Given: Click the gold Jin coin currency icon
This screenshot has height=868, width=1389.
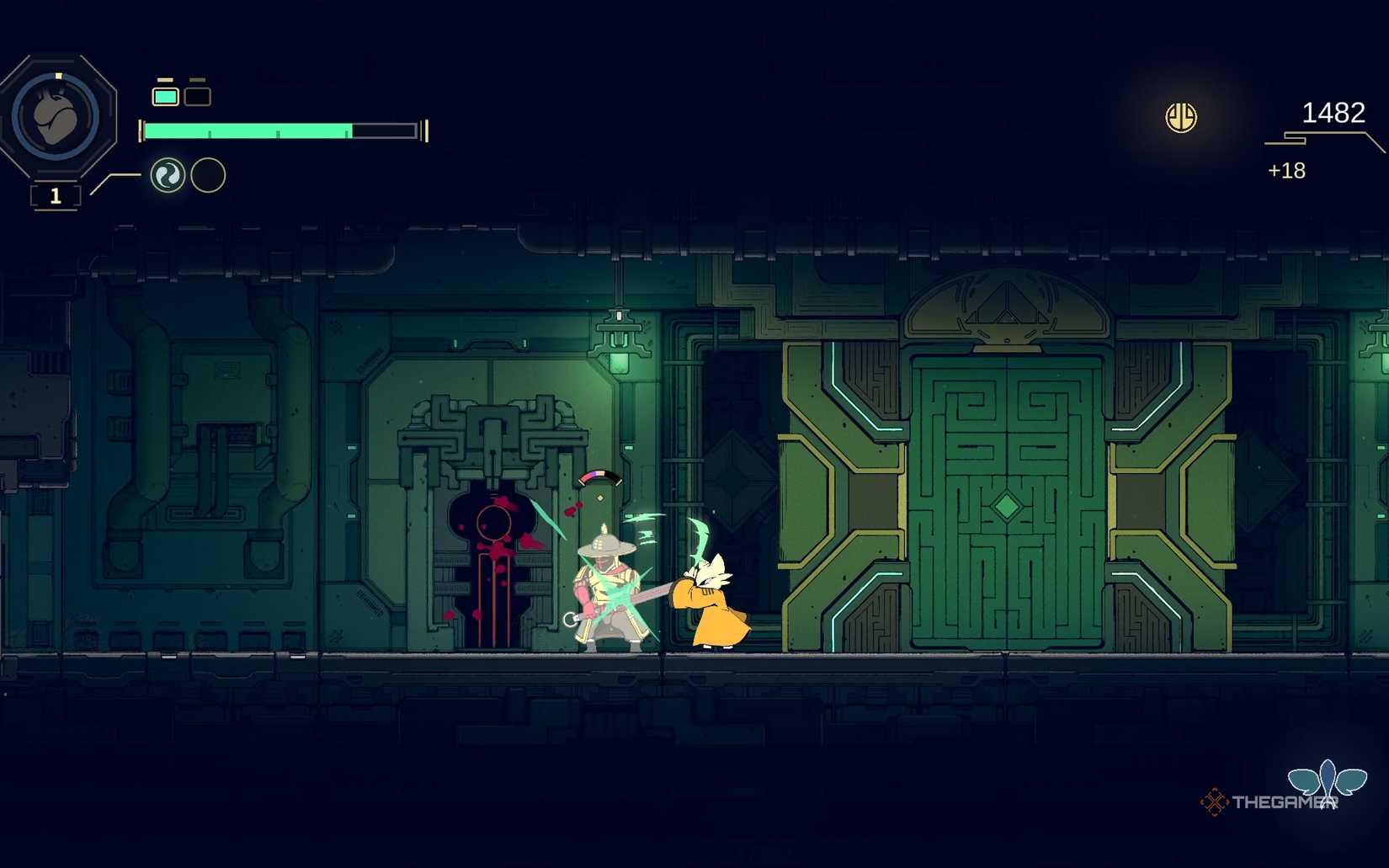Looking at the screenshot, I should [x=1180, y=117].
